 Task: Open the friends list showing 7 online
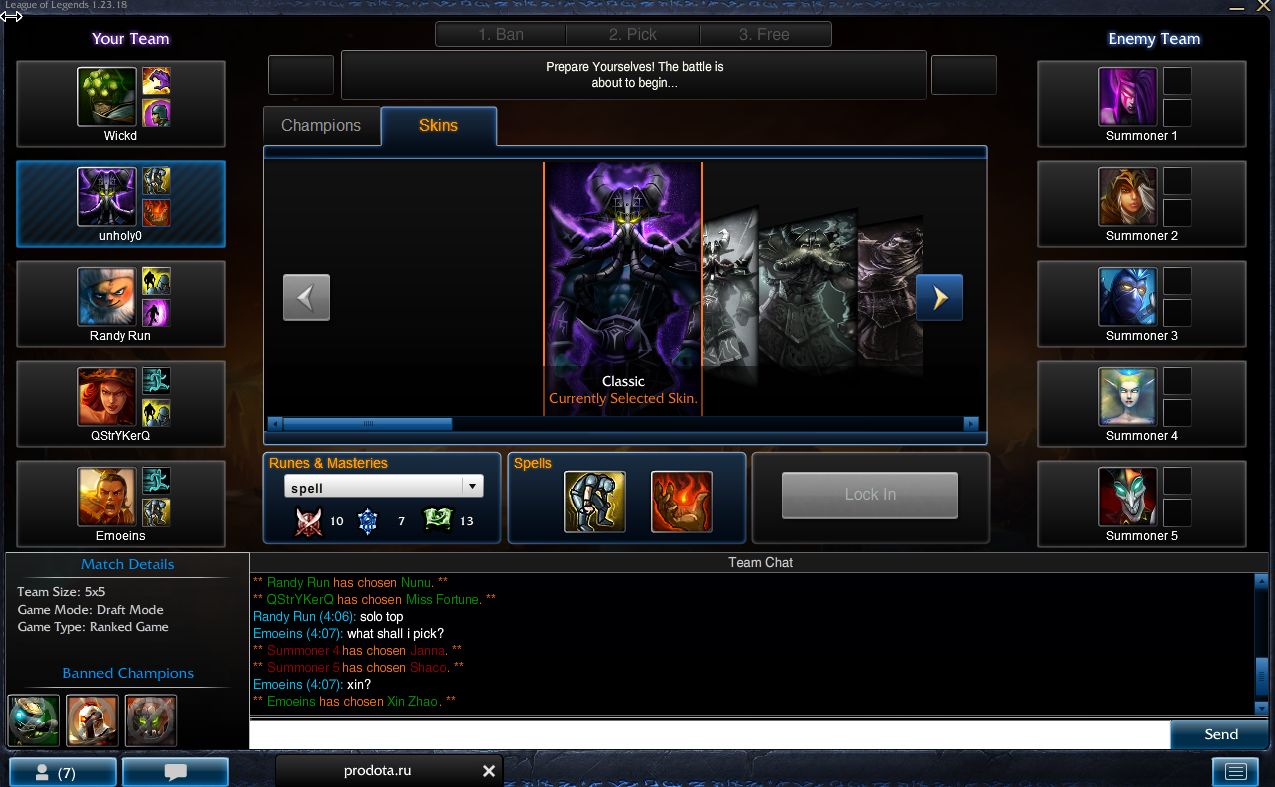(62, 772)
